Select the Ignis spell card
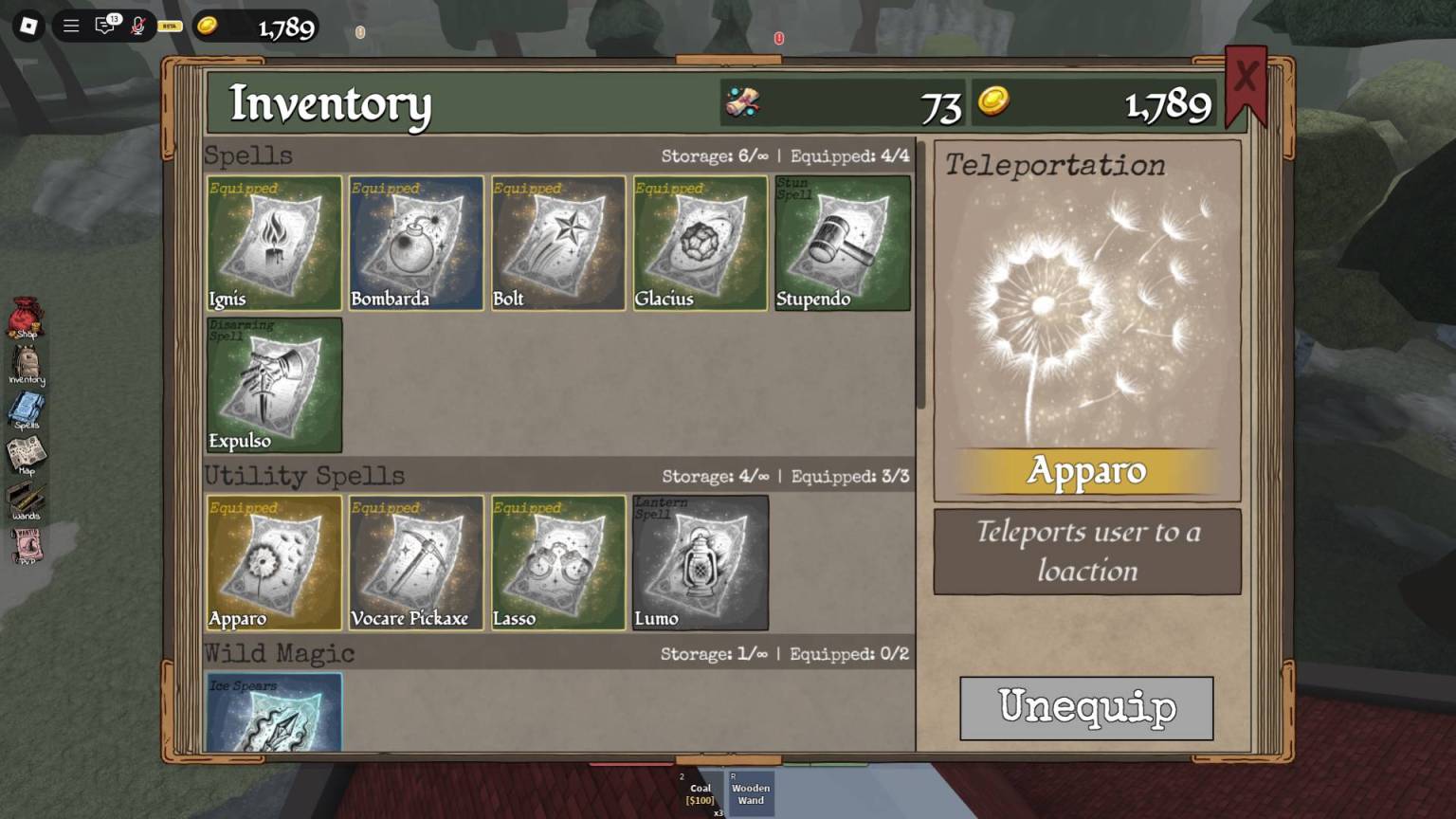Screen dimensions: 1456x819 (x=274, y=243)
